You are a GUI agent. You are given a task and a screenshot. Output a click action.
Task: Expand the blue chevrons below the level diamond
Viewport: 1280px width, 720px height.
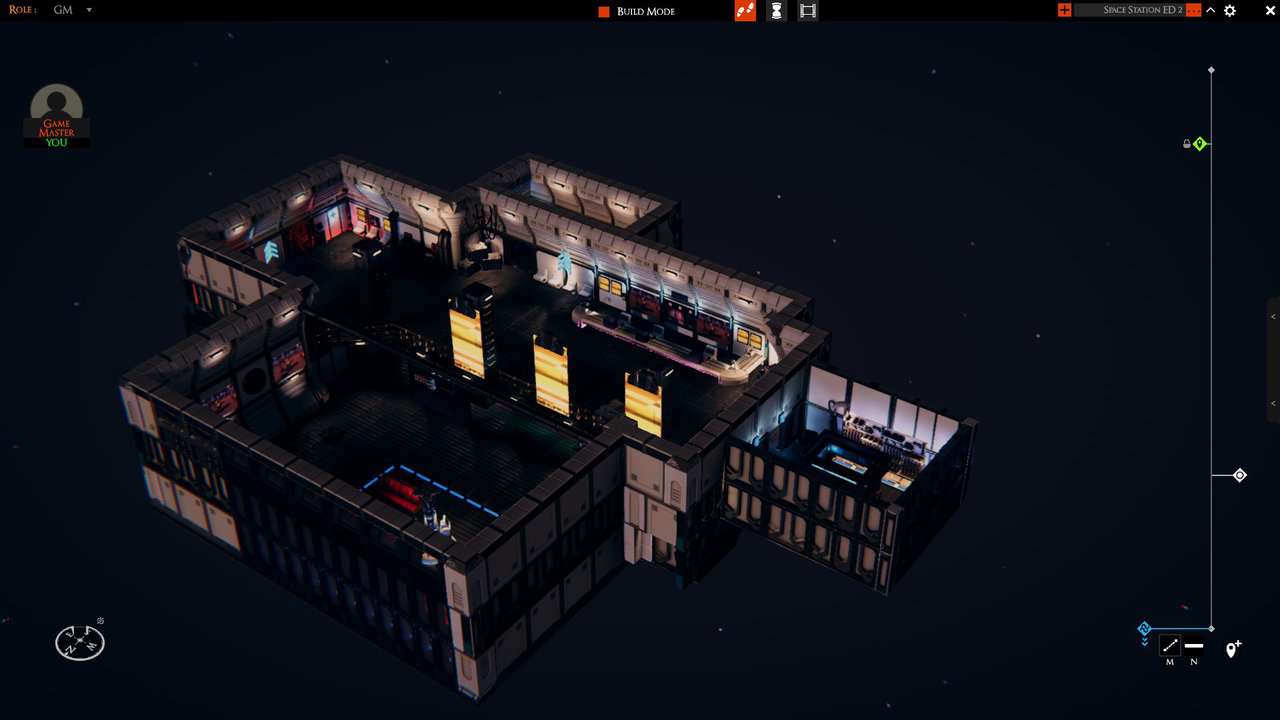click(x=1144, y=640)
